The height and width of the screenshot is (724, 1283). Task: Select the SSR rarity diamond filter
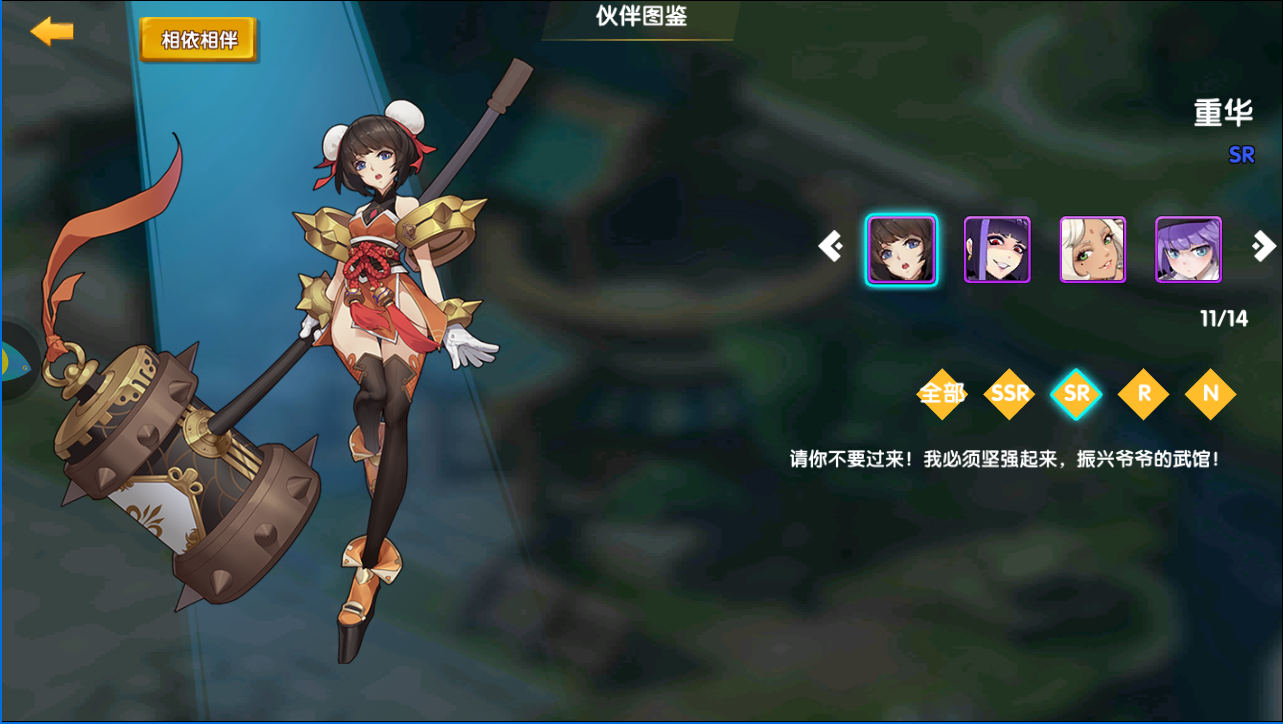(x=1009, y=395)
